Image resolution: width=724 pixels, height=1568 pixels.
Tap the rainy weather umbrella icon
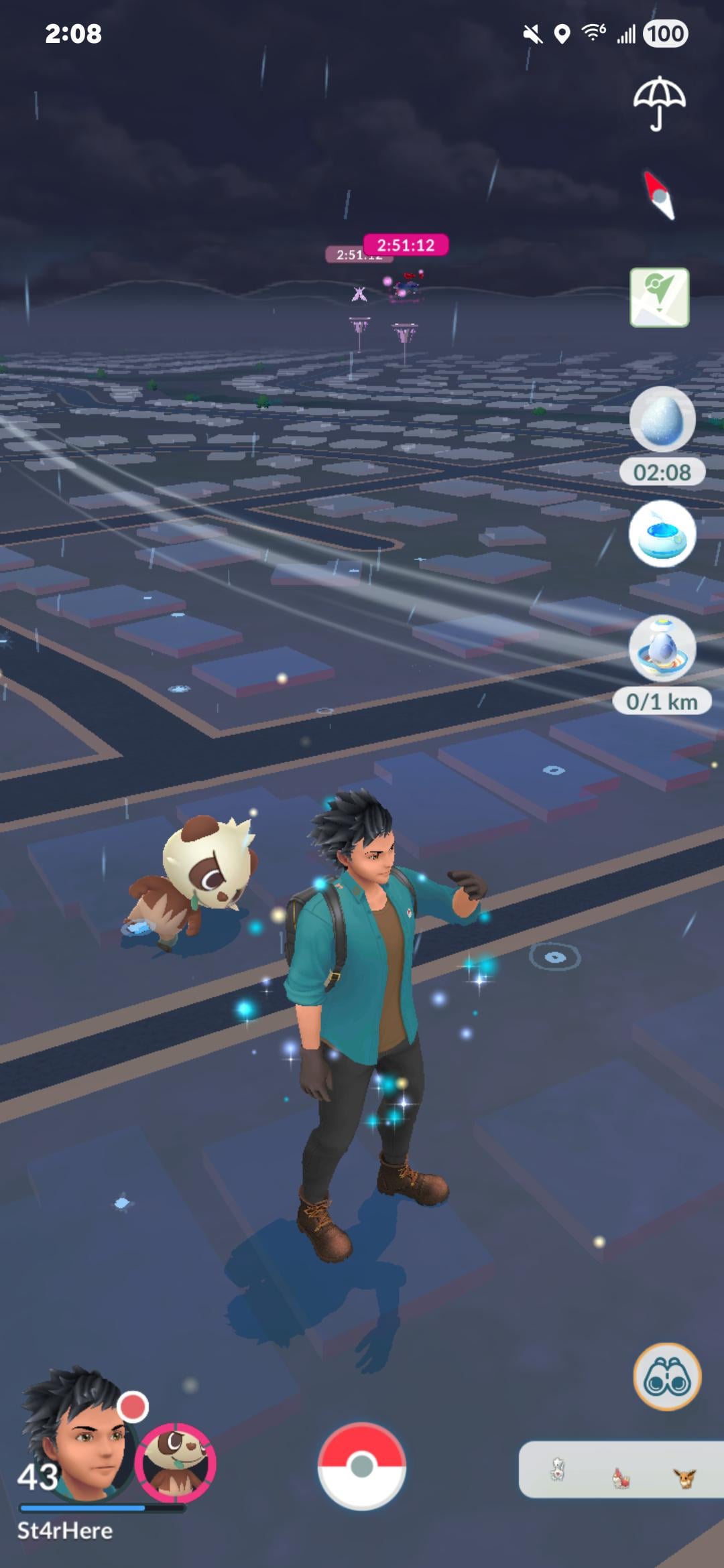click(x=660, y=103)
